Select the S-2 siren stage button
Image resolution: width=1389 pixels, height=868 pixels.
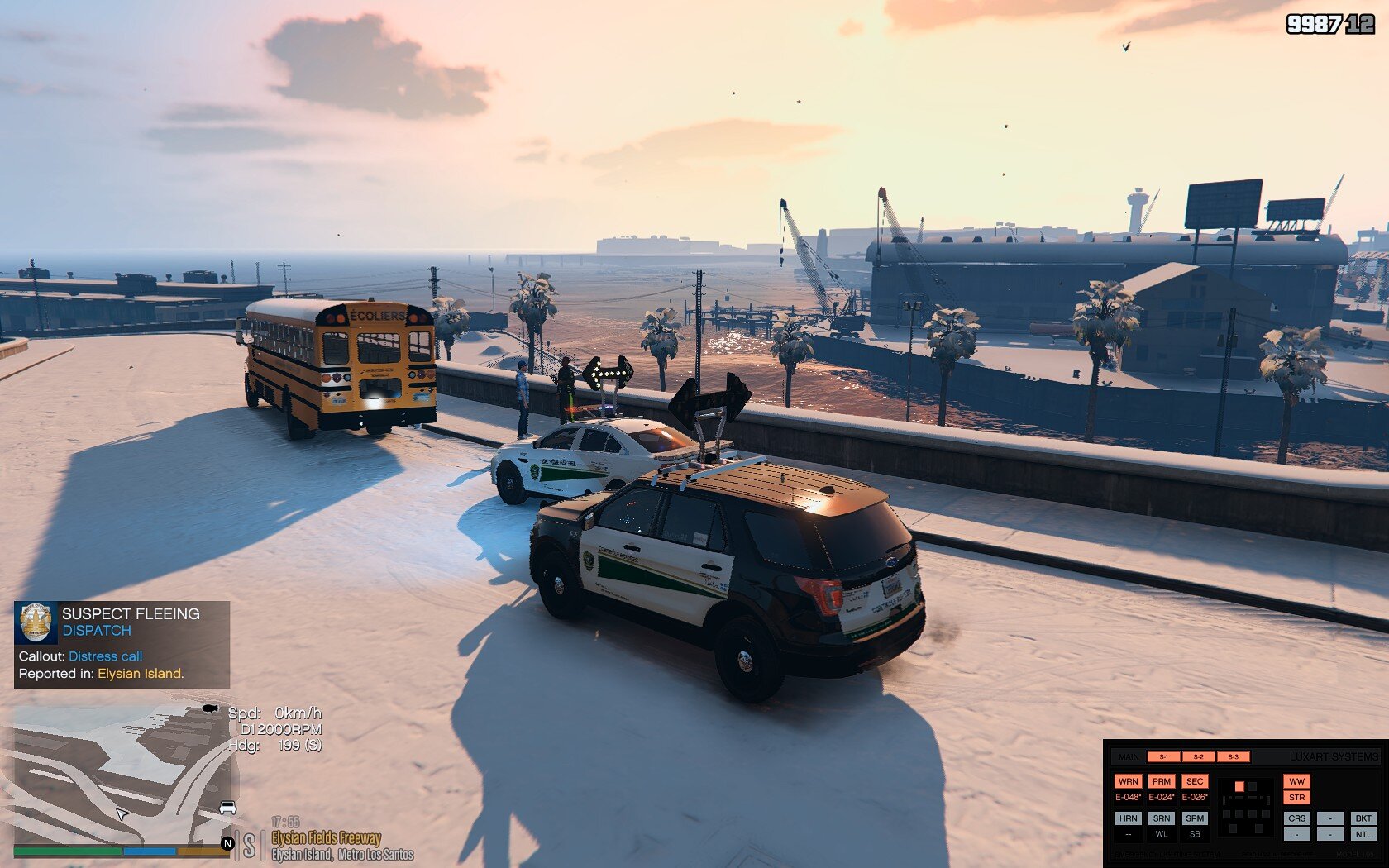click(x=1198, y=756)
